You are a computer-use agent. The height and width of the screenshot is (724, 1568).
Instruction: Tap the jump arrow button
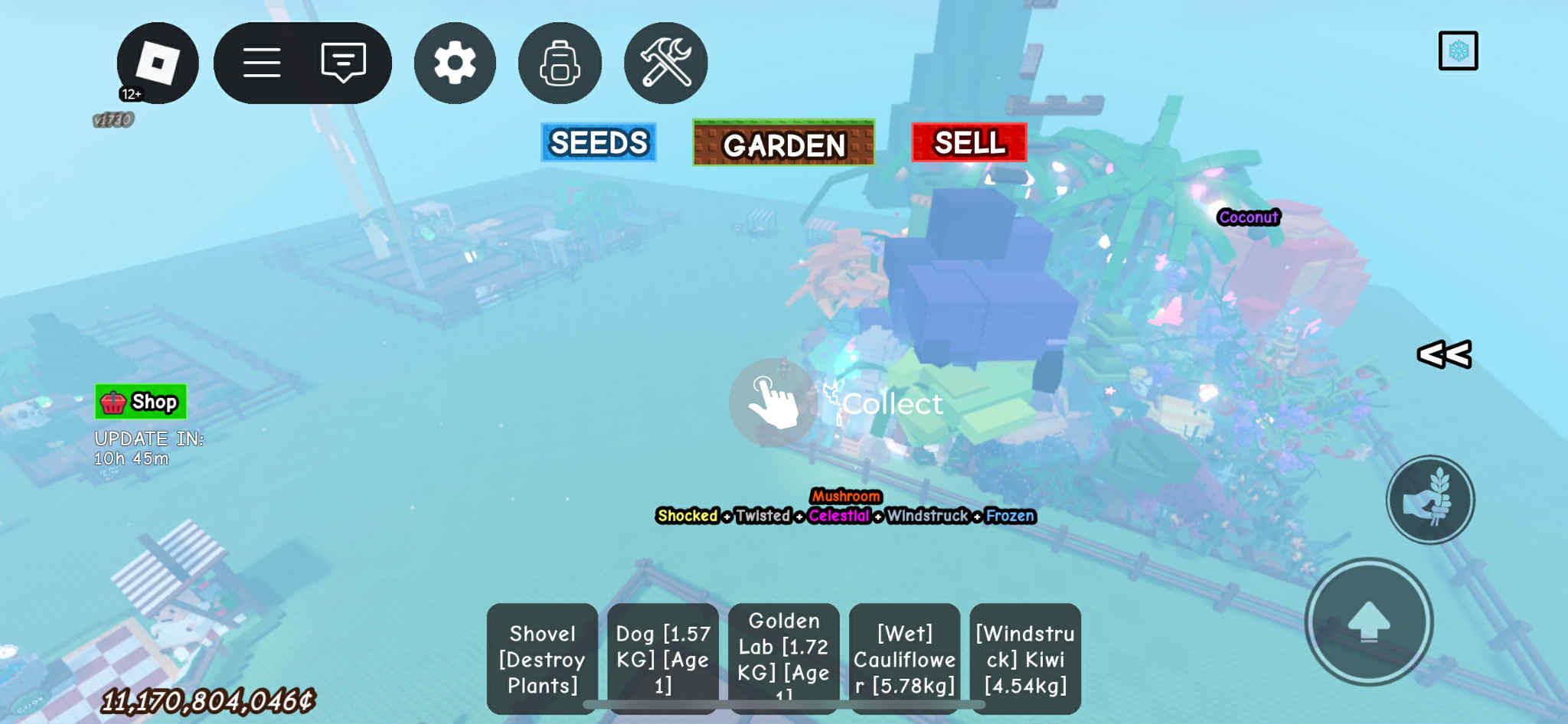(x=1369, y=621)
